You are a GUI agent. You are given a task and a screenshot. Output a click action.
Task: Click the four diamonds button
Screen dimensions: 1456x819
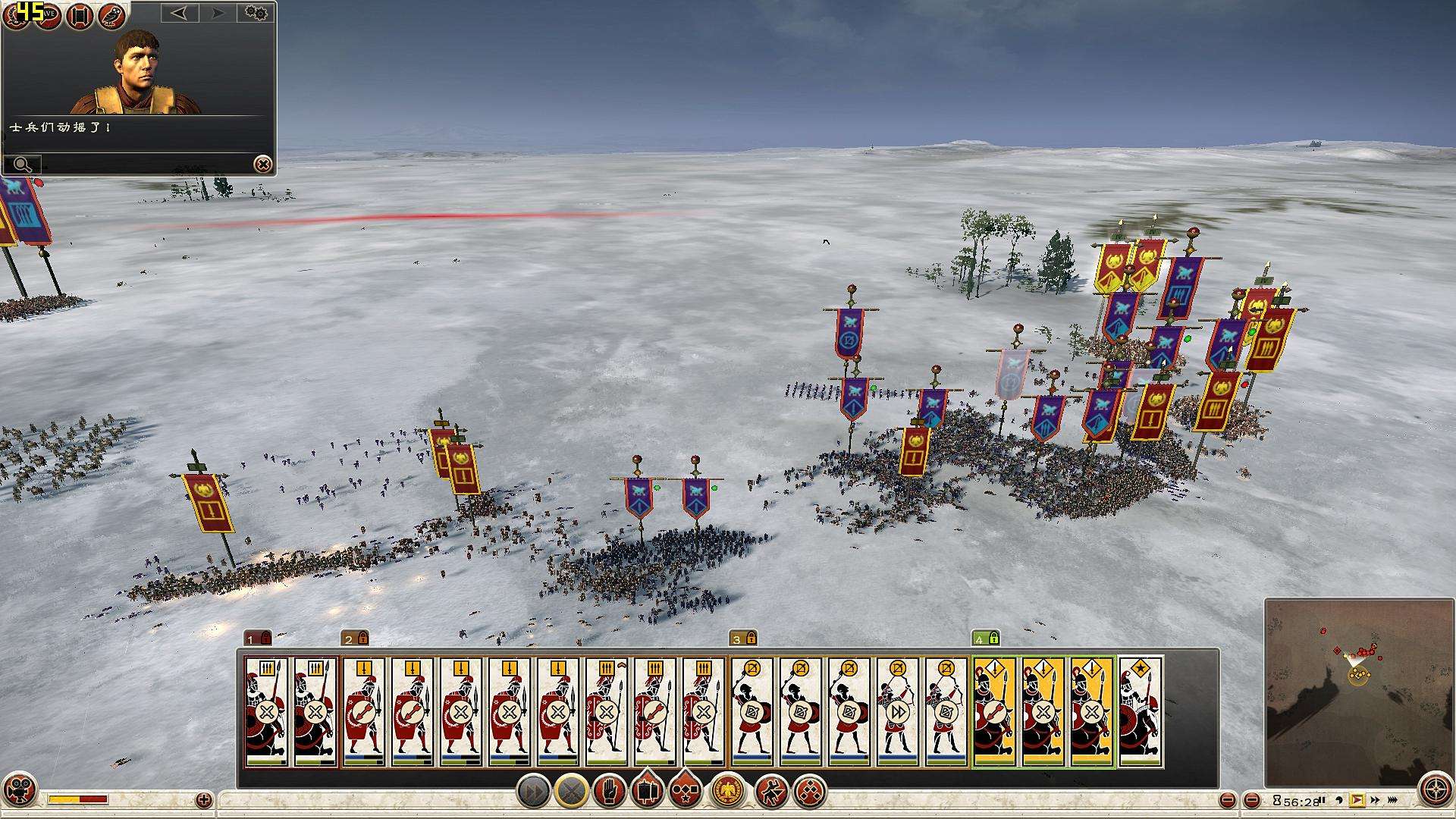(809, 792)
